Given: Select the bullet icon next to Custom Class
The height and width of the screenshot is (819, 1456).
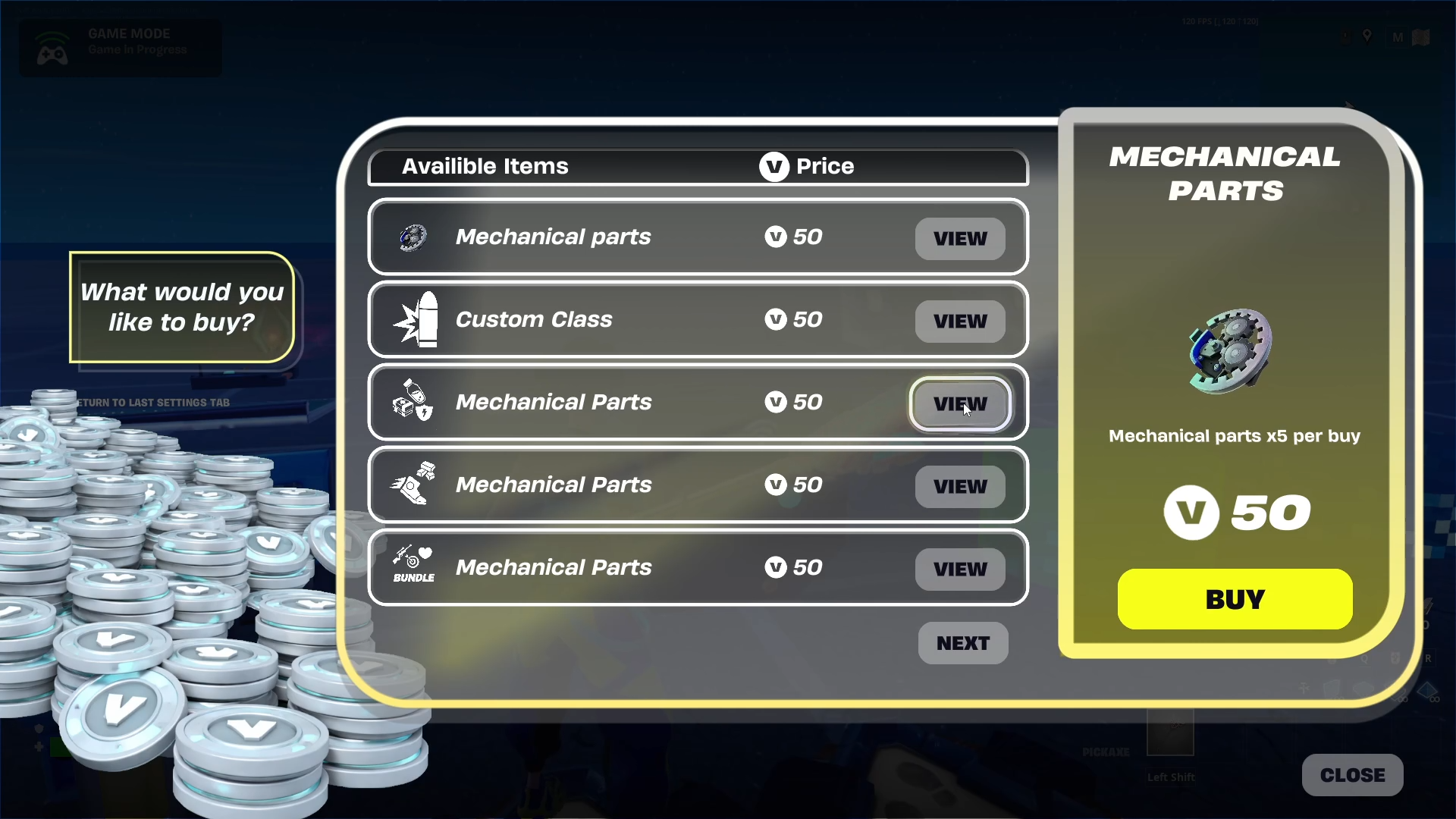Looking at the screenshot, I should coord(413,319).
